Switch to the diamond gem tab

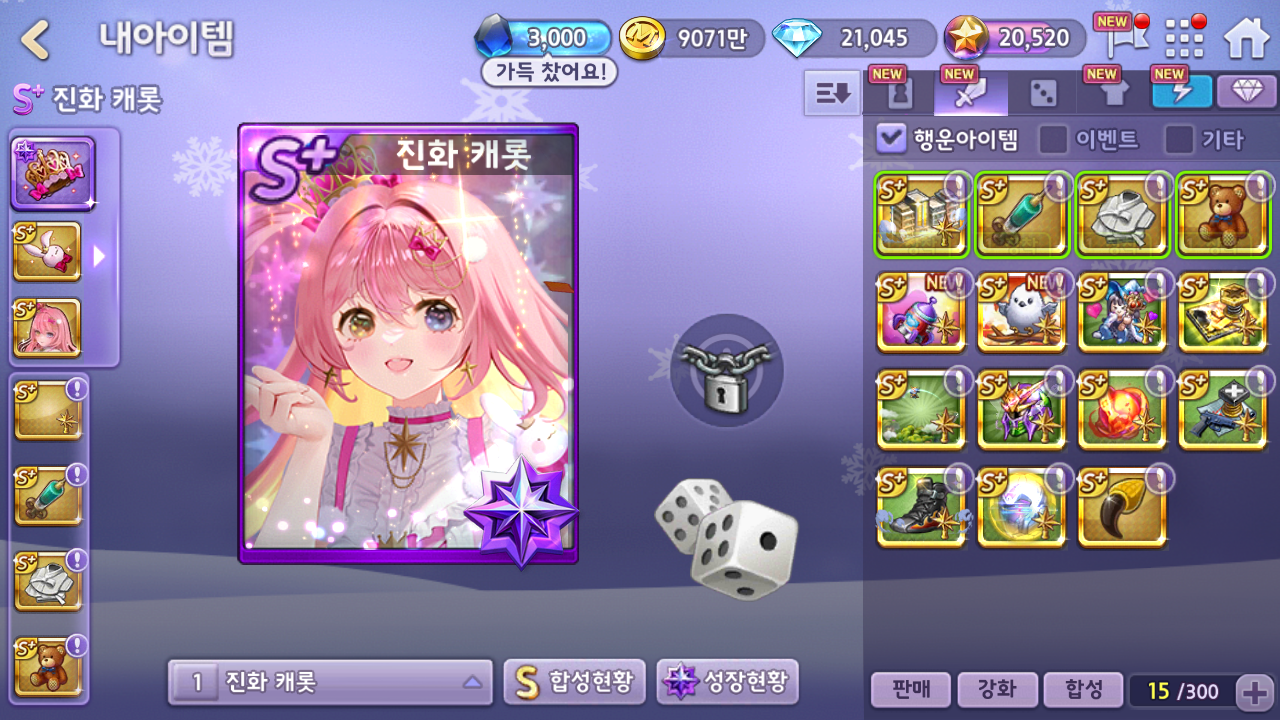coord(1246,92)
